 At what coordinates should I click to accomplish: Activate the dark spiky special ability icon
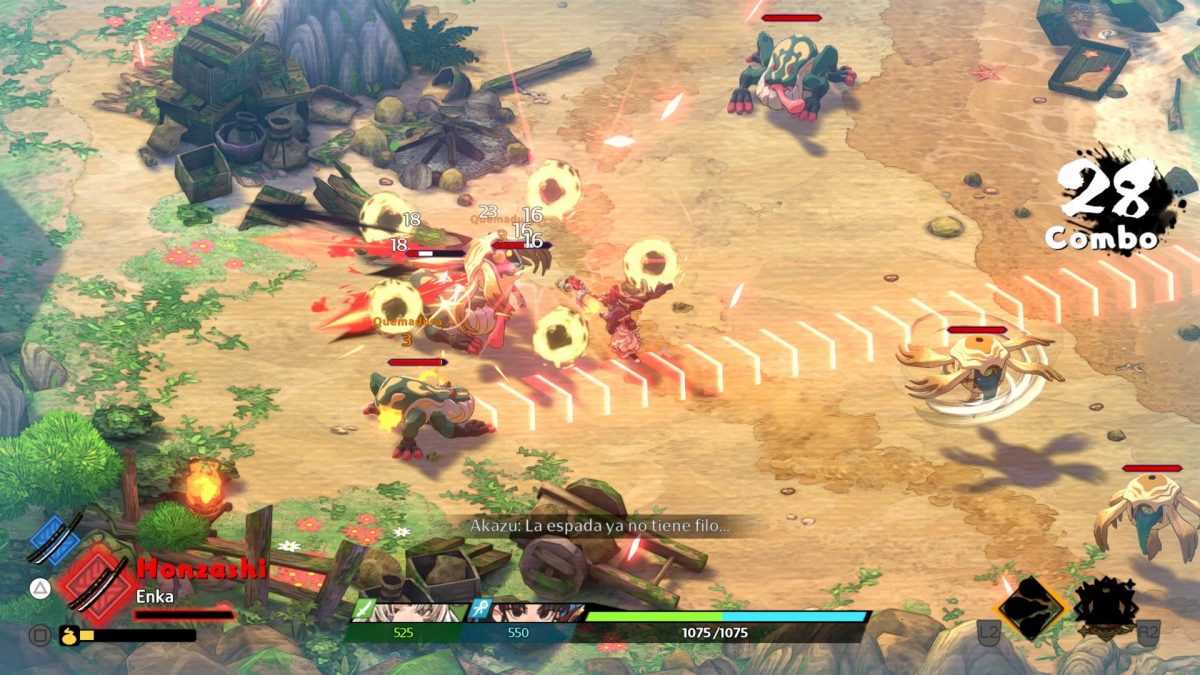[x=1108, y=605]
